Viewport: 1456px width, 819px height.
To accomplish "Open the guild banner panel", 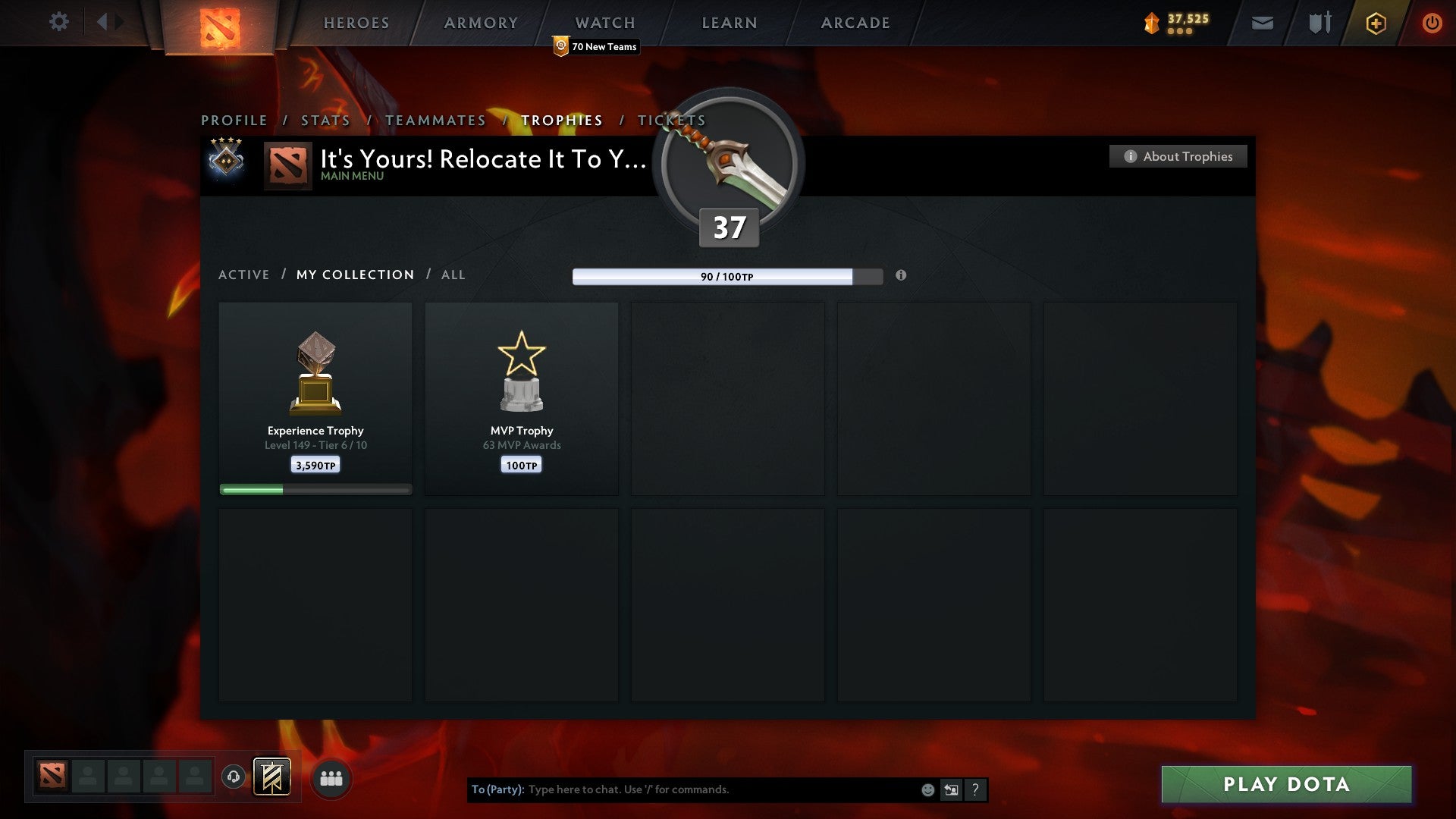I will [274, 777].
